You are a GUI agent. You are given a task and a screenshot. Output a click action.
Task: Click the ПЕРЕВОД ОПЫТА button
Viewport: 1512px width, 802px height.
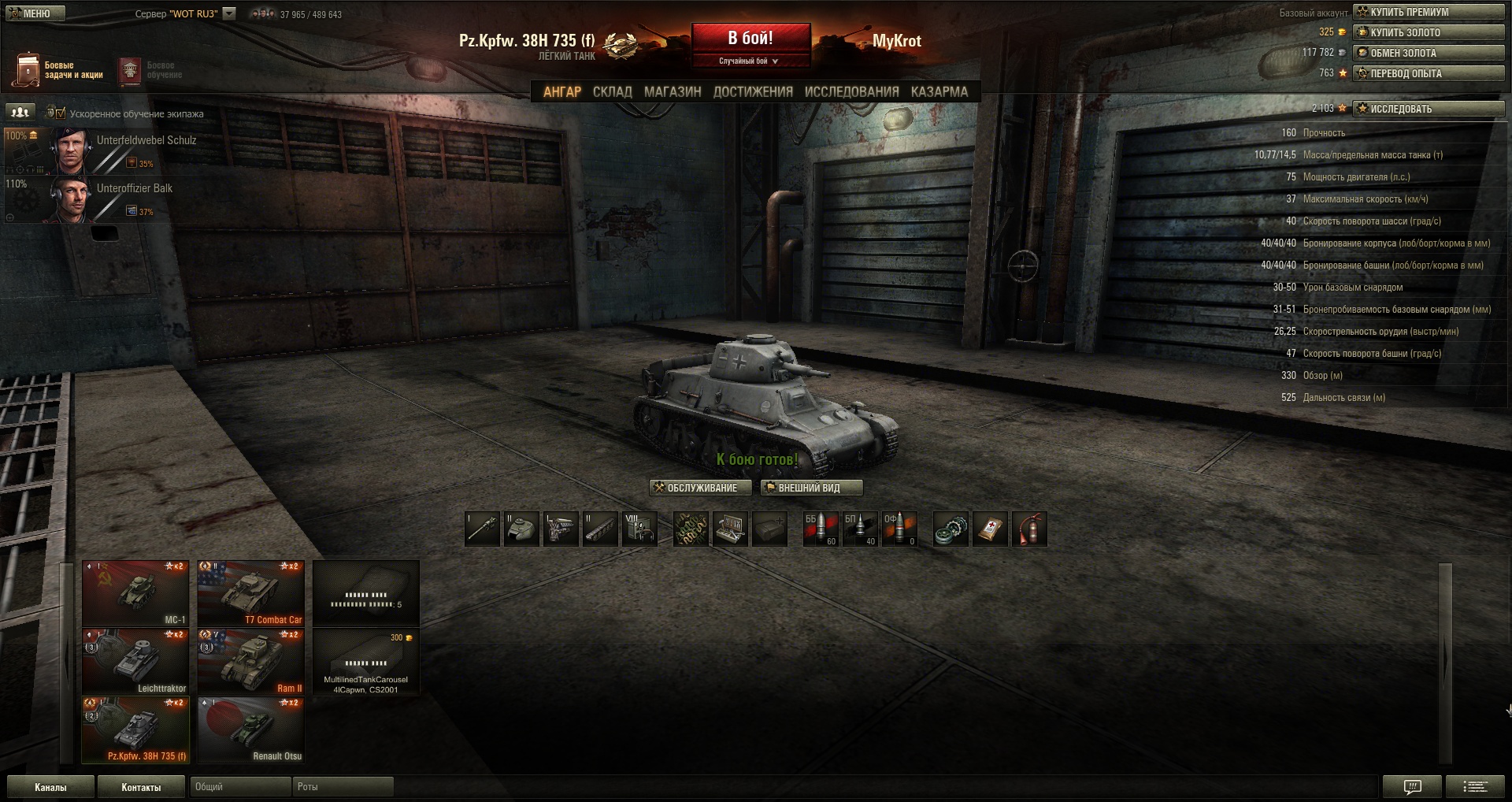[x=1429, y=73]
